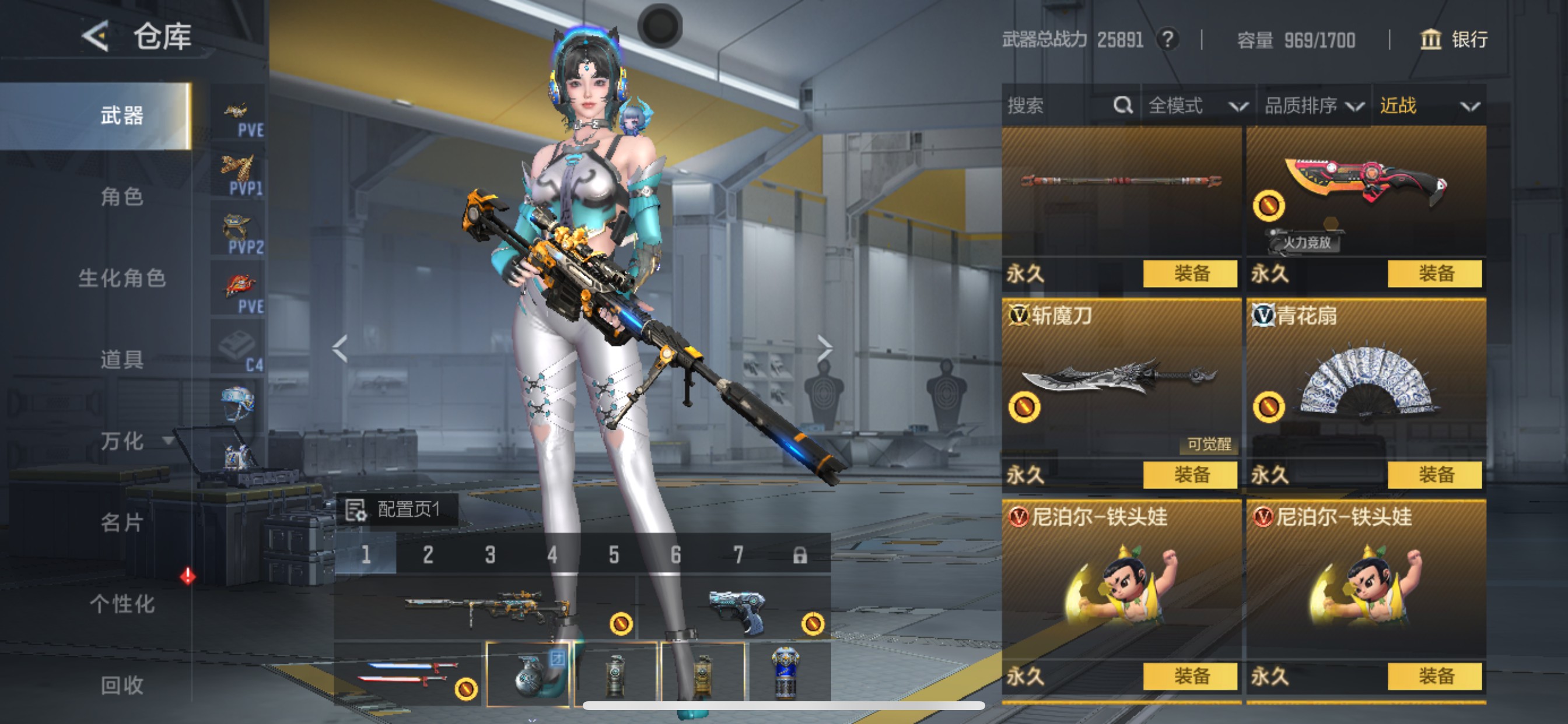1568x724 pixels.
Task: Equip the 斩魔刀 with 装备 button
Action: tap(1190, 475)
